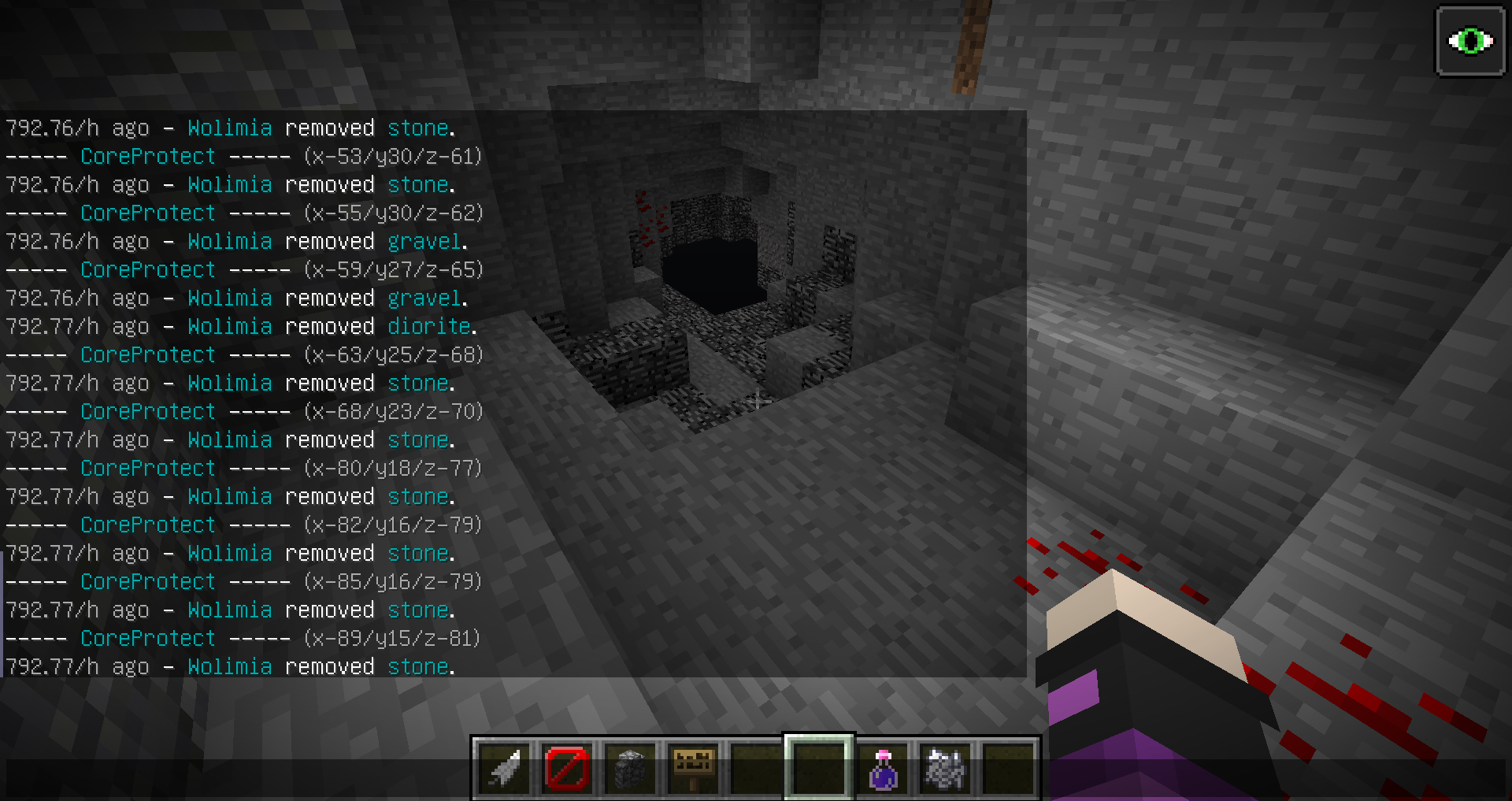Select the wooden sign hotbar slot

point(693,768)
